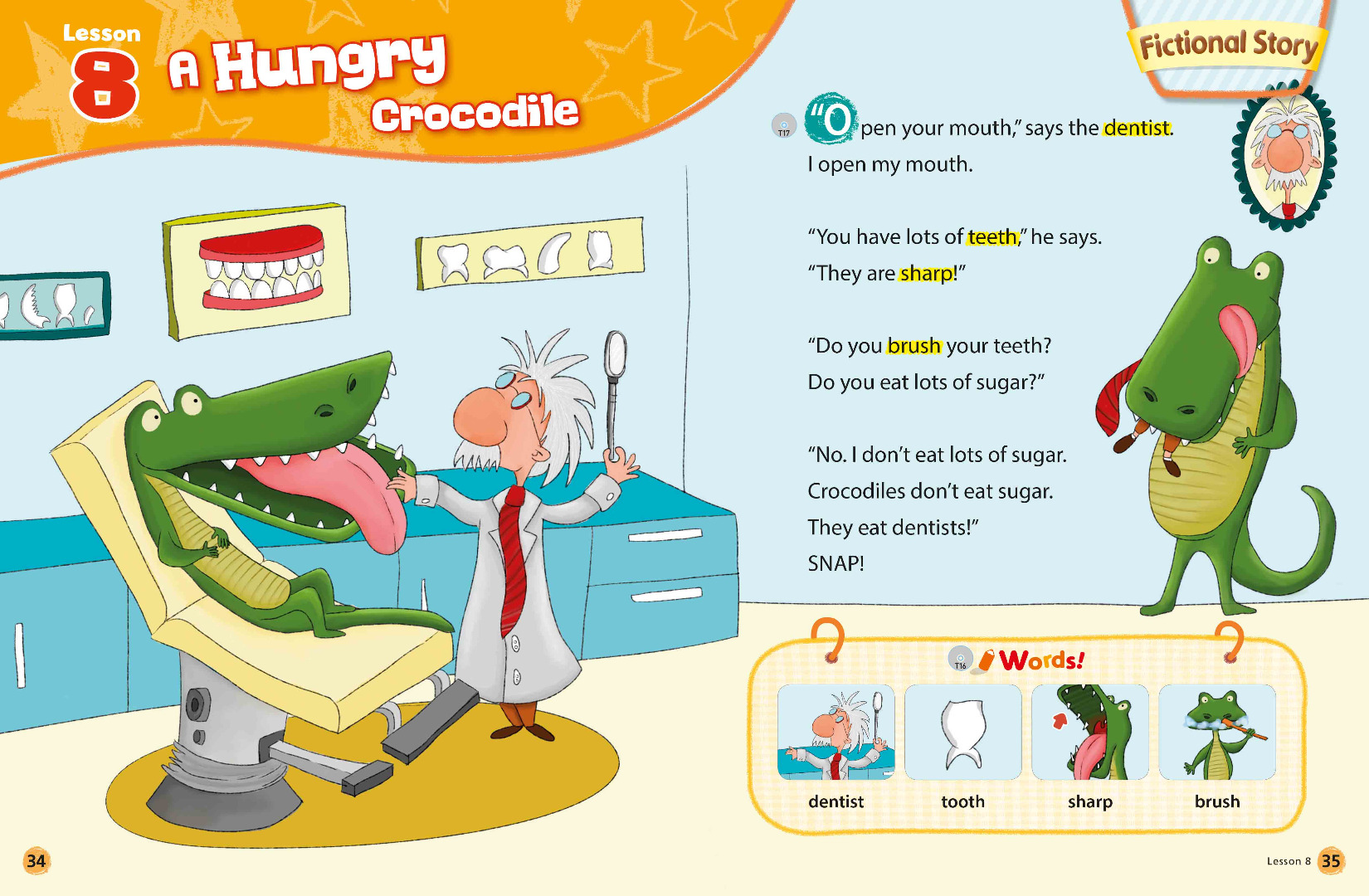Screen dimensions: 1369x896
Task: Play the T17 story audio track icon
Action: pyautogui.click(x=783, y=126)
